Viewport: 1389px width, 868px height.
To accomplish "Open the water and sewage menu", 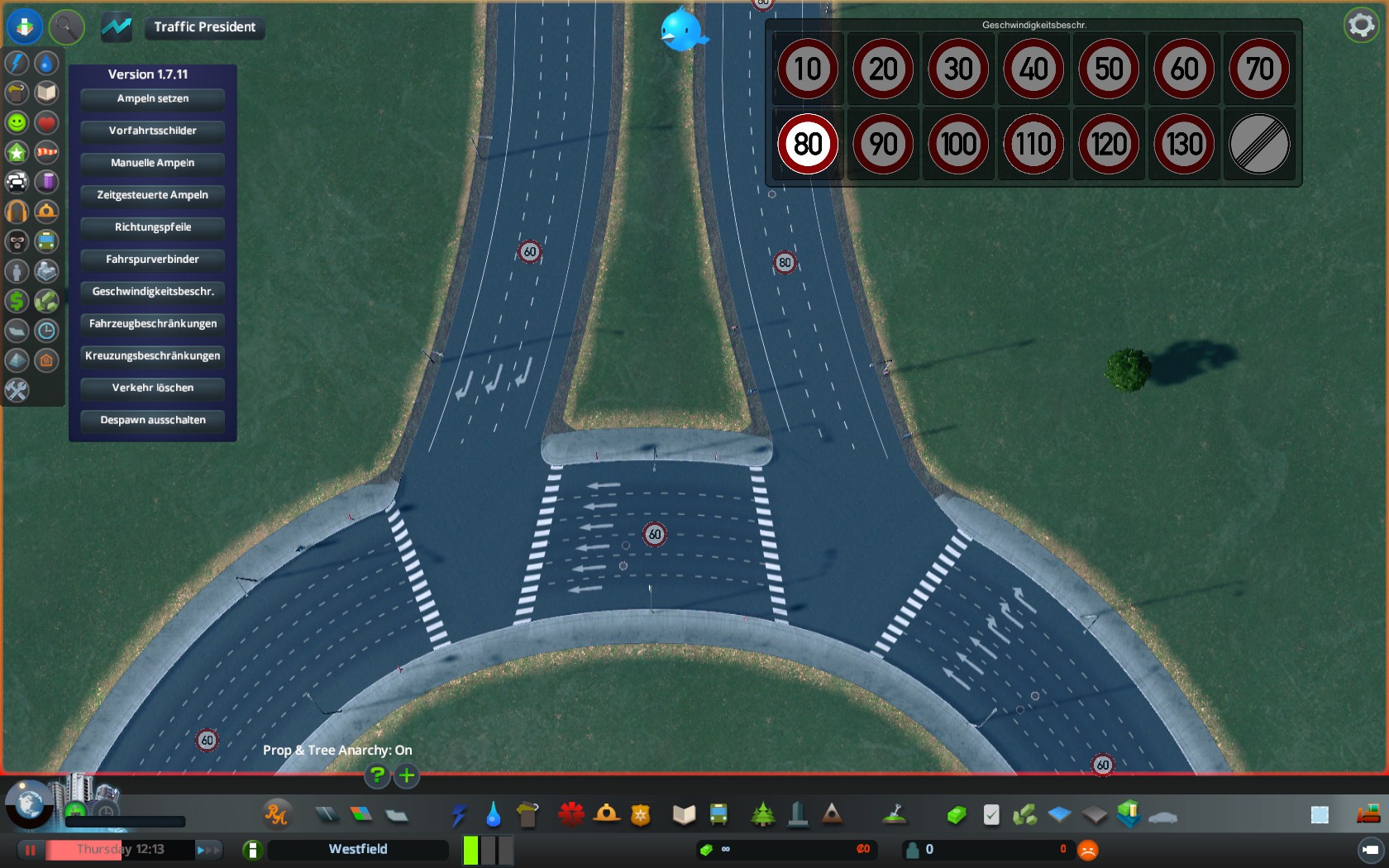I will click(x=494, y=815).
